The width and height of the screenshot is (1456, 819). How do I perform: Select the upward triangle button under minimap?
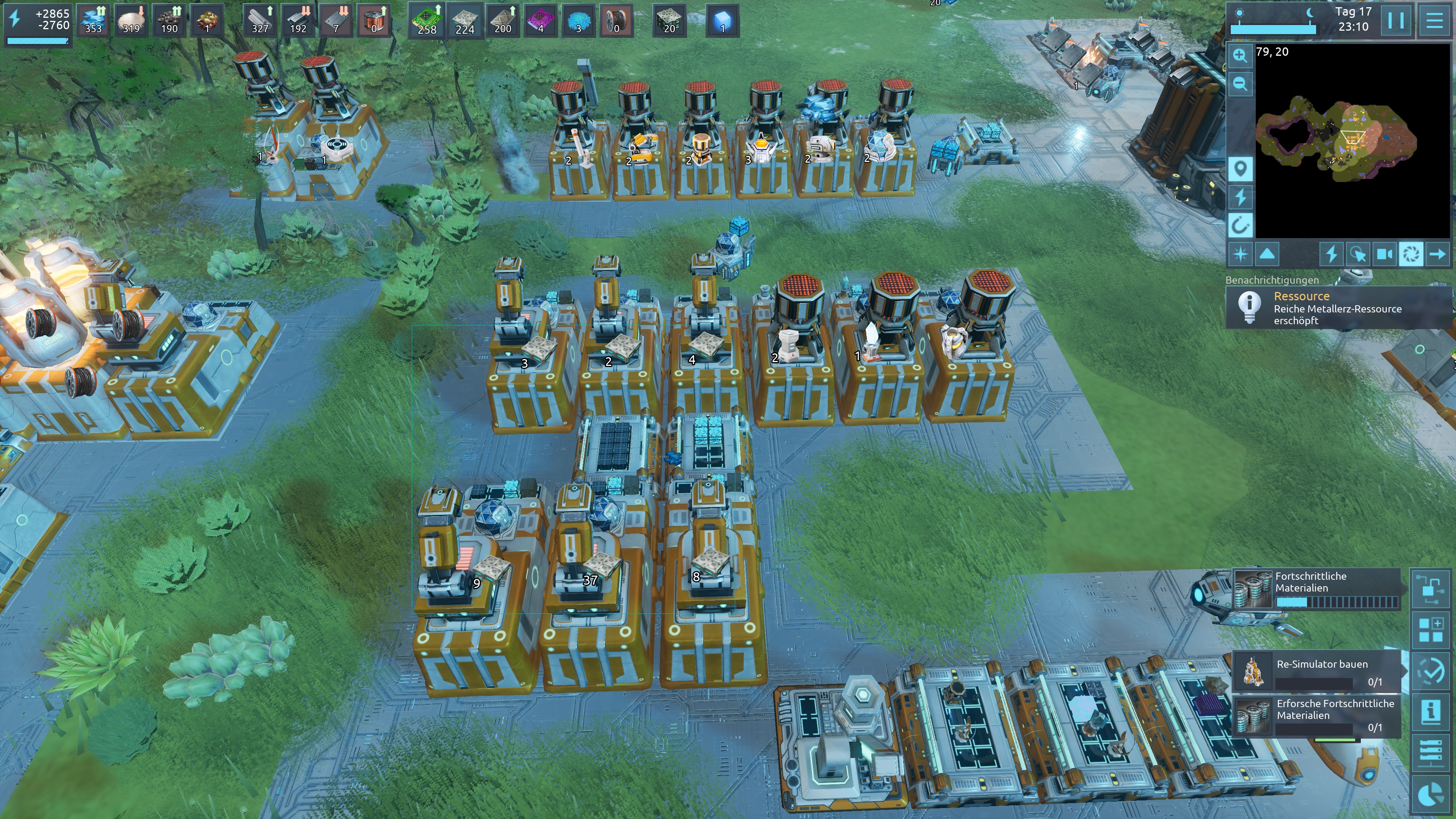pos(1267,254)
